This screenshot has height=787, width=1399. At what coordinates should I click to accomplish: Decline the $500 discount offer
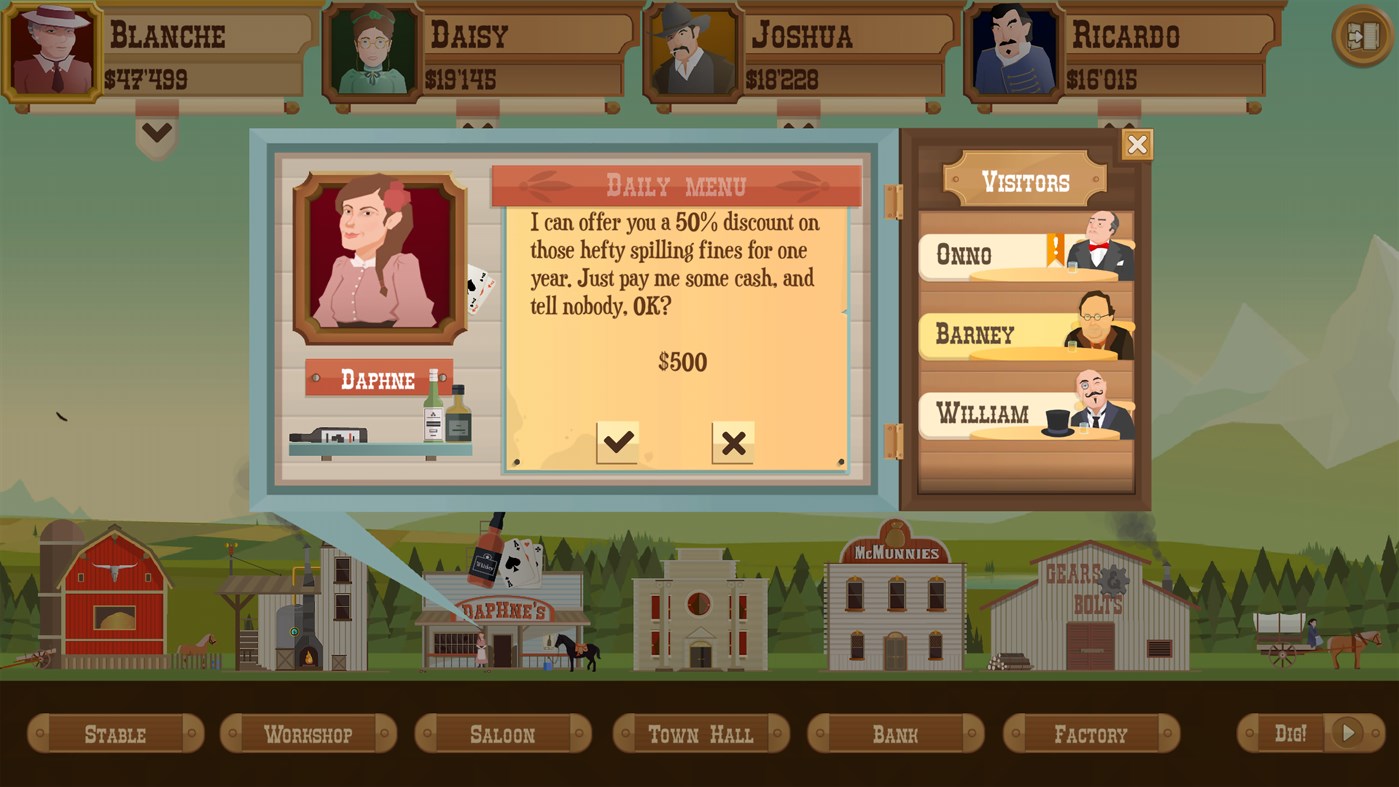click(x=734, y=440)
